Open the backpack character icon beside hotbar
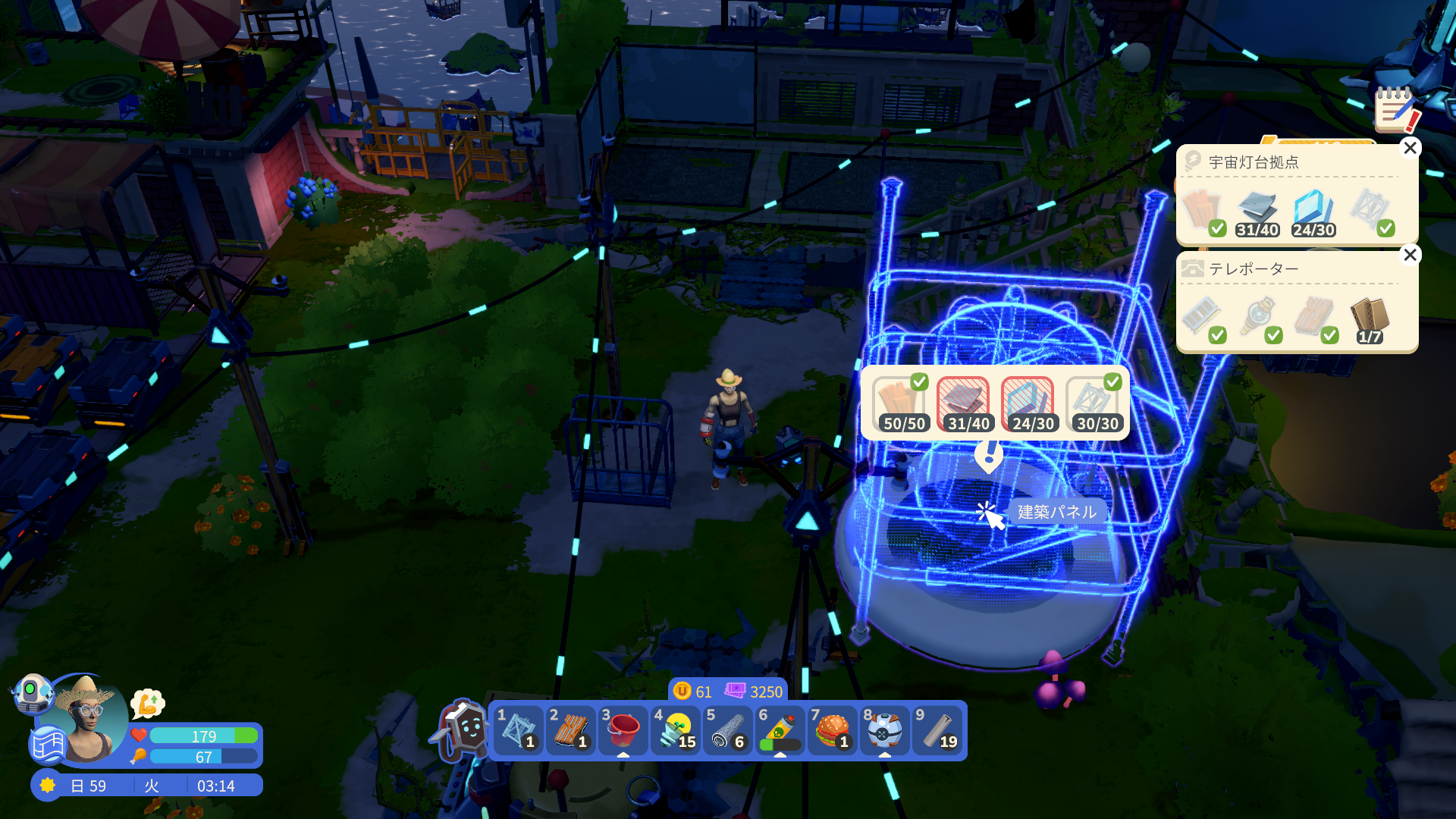Viewport: 1456px width, 819px height. (x=463, y=730)
